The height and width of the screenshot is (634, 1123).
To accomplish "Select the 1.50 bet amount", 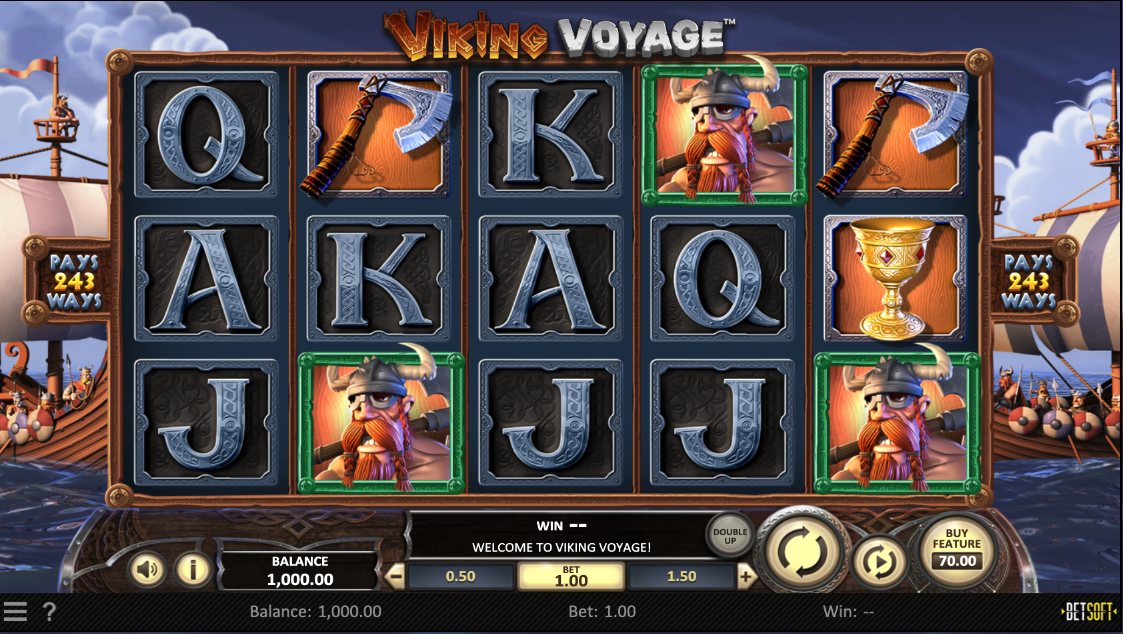I will [x=681, y=577].
